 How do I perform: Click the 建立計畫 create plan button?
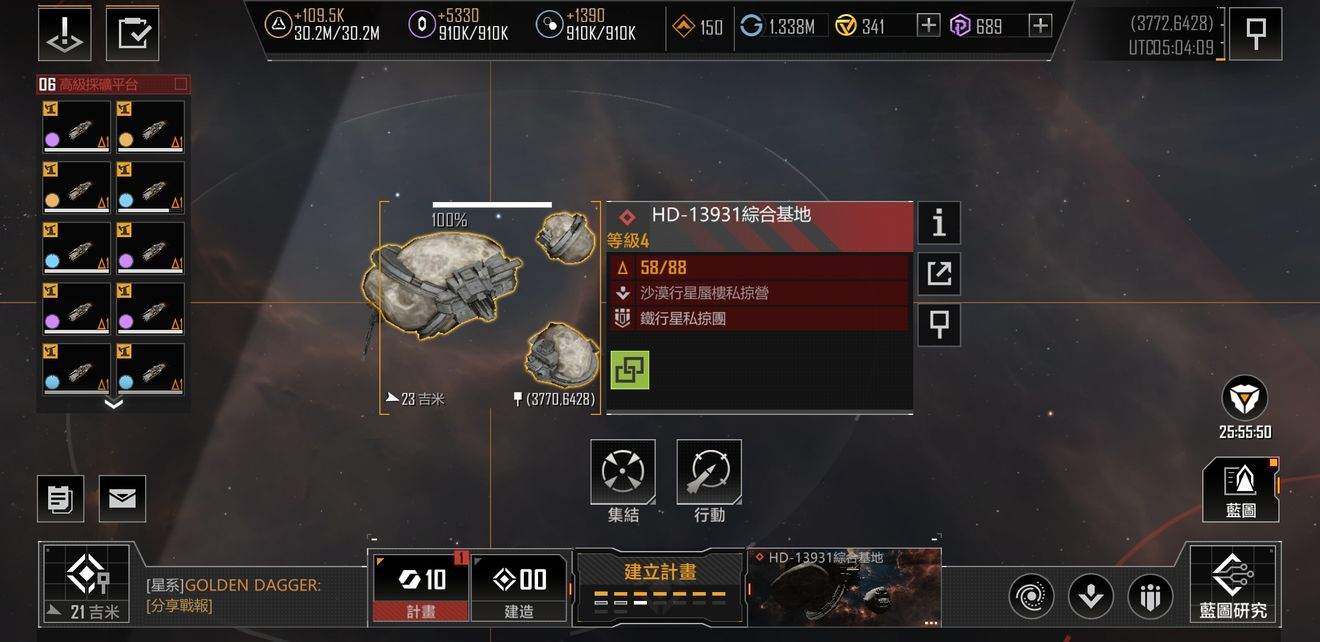pyautogui.click(x=660, y=584)
